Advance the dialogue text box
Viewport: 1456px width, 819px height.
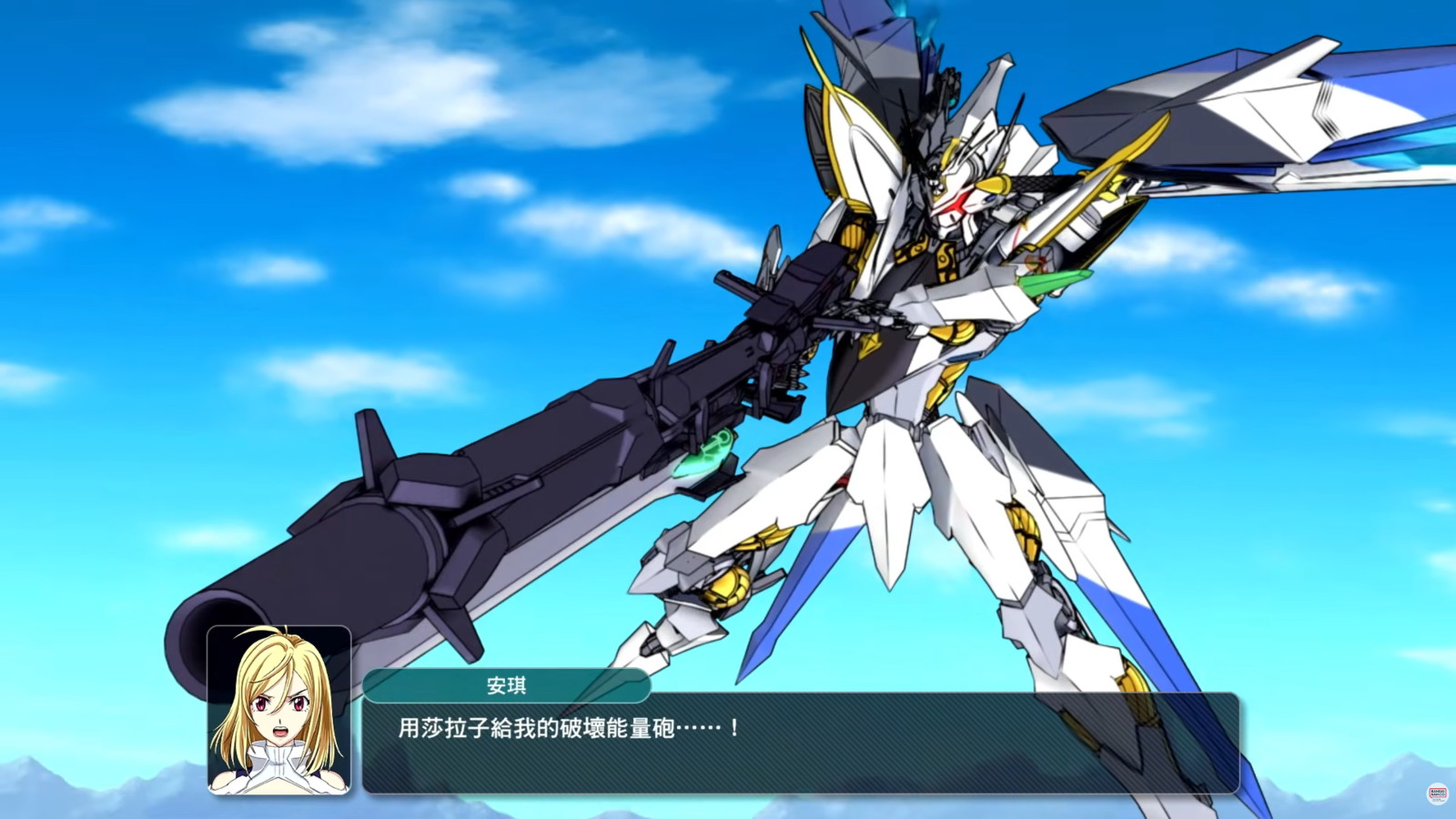point(801,743)
